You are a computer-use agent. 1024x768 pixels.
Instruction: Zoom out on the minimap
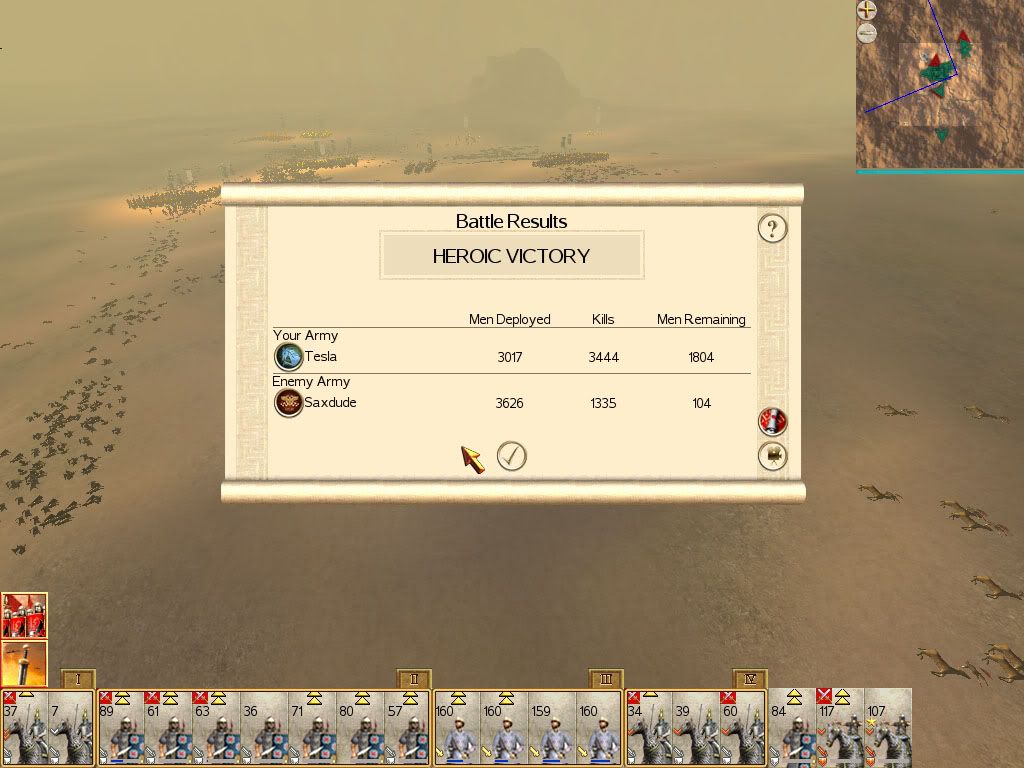click(x=867, y=33)
